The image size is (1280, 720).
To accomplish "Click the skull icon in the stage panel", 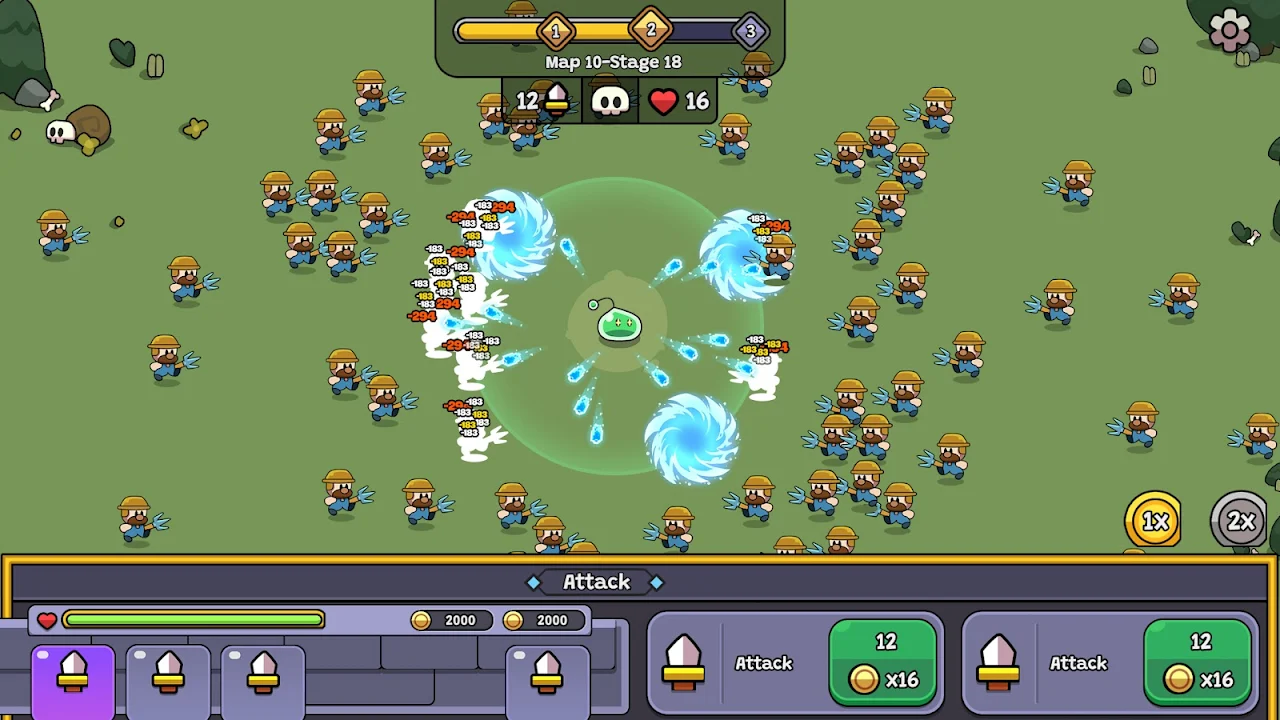I will [610, 101].
